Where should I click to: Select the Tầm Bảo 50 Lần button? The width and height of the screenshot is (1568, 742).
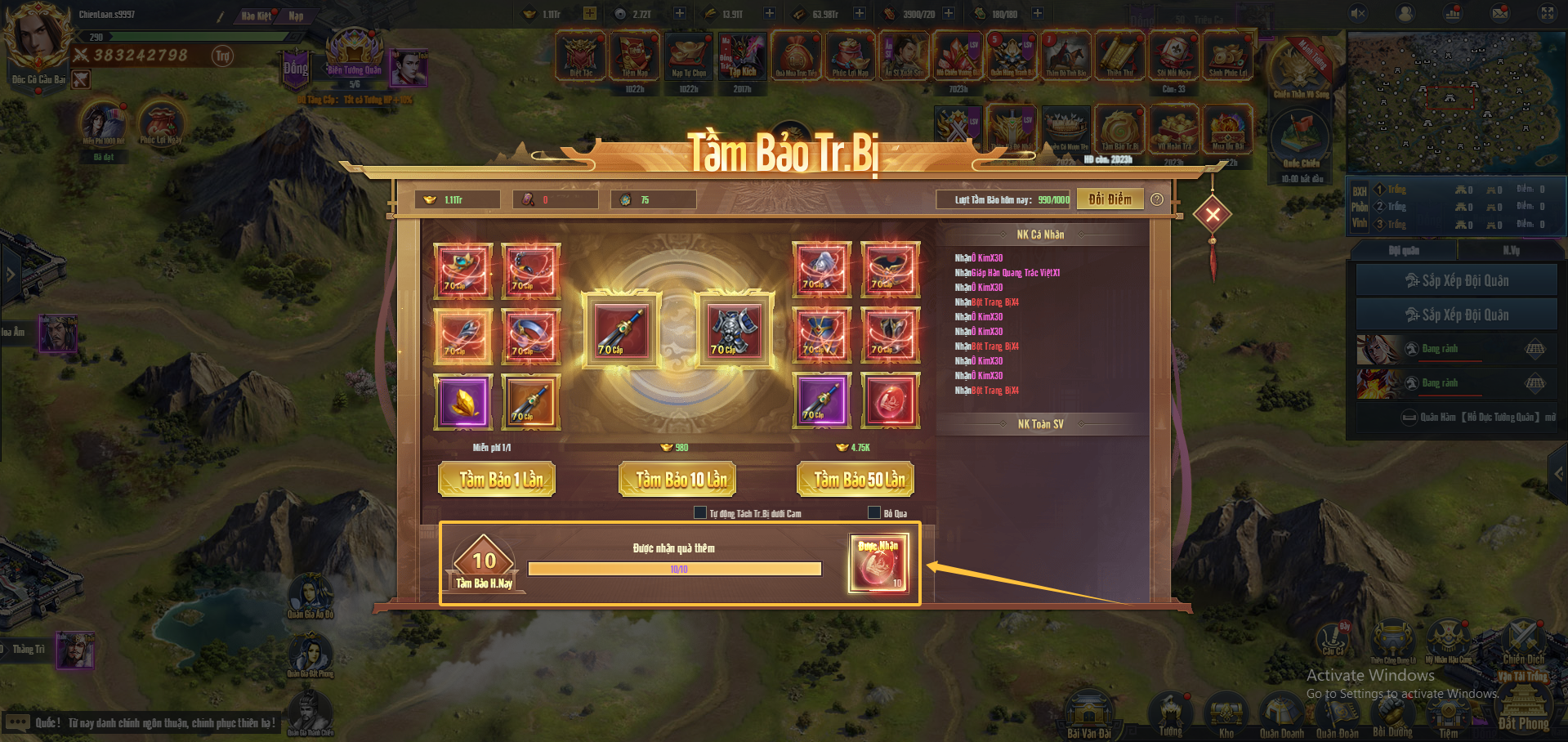click(x=855, y=480)
